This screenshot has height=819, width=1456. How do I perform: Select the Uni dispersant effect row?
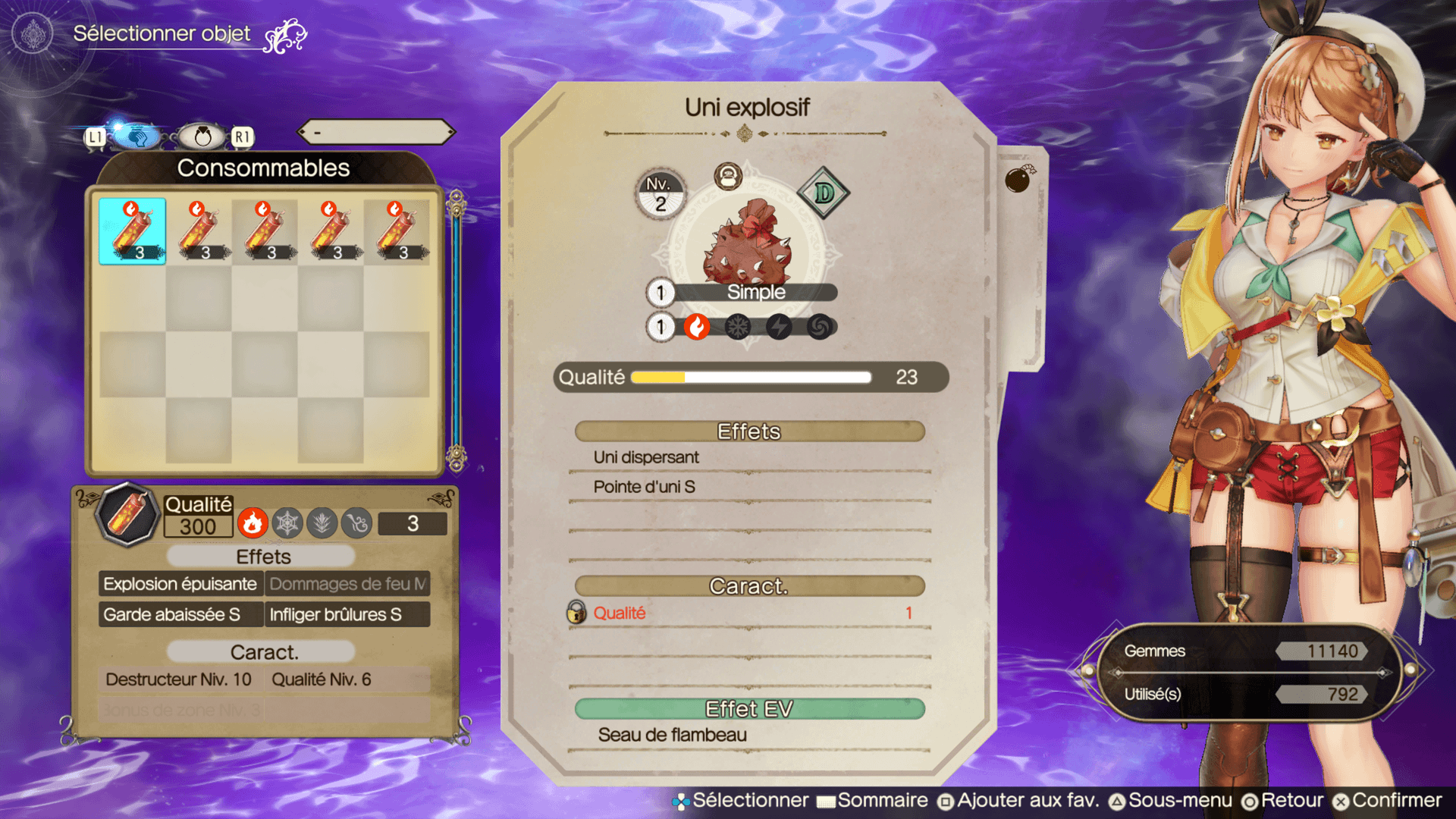(749, 457)
